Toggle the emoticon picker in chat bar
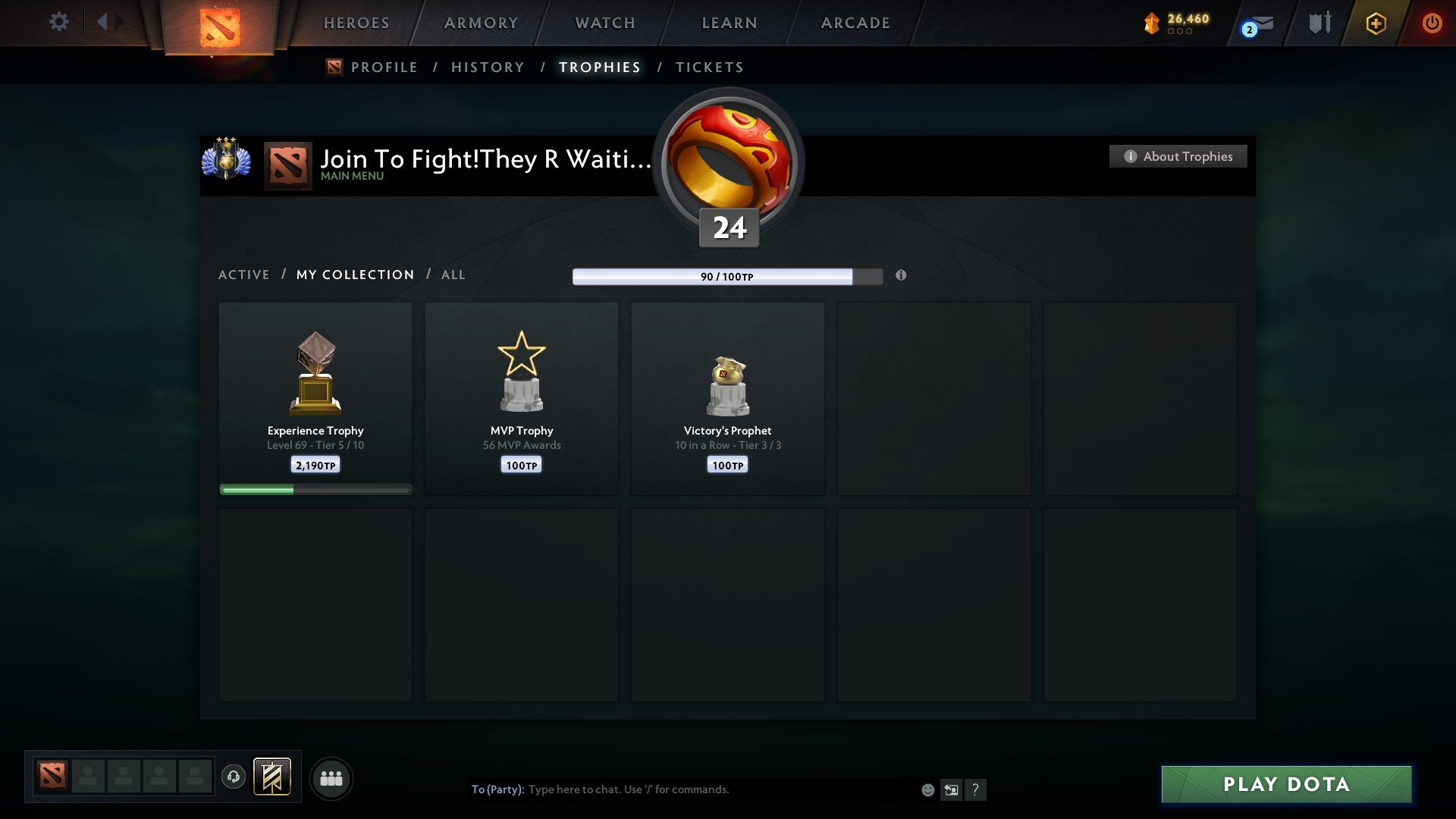 click(927, 789)
